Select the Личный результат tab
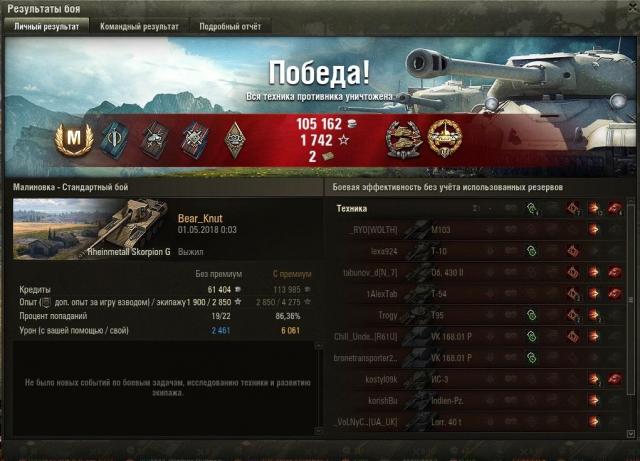Image resolution: width=640 pixels, height=461 pixels. pyautogui.click(x=45, y=27)
